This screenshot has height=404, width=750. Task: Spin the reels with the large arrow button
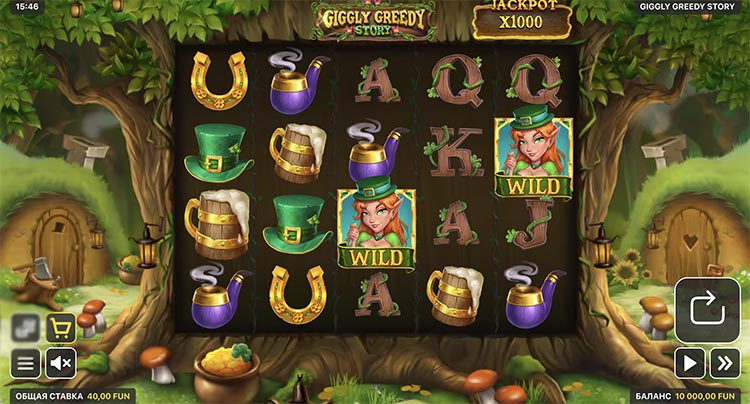pos(707,309)
